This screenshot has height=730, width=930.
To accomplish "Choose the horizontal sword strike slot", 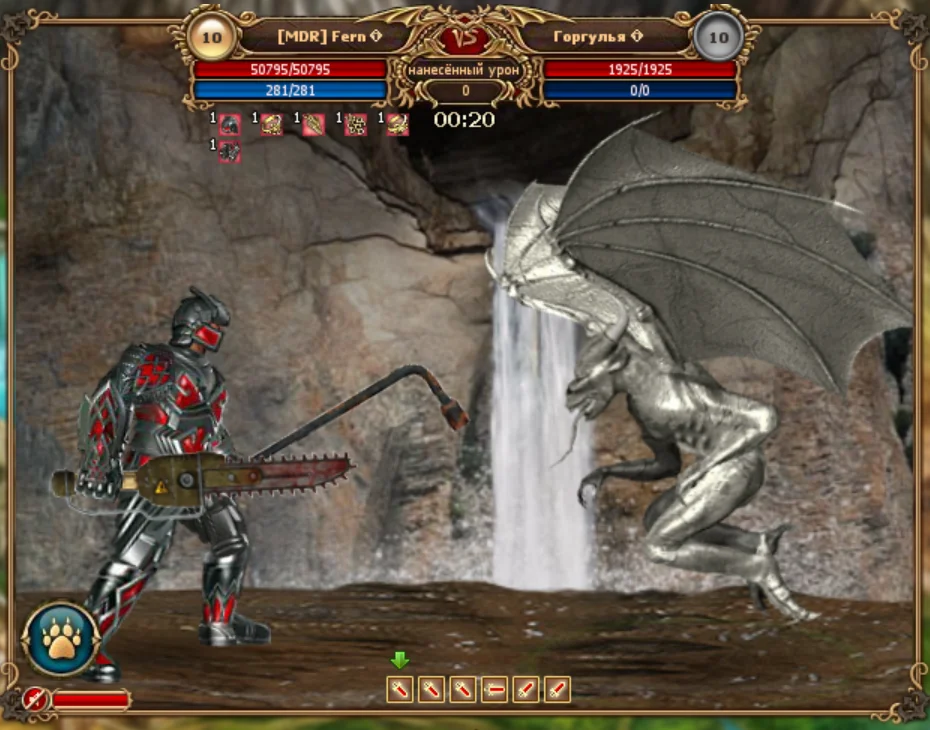I will [494, 689].
